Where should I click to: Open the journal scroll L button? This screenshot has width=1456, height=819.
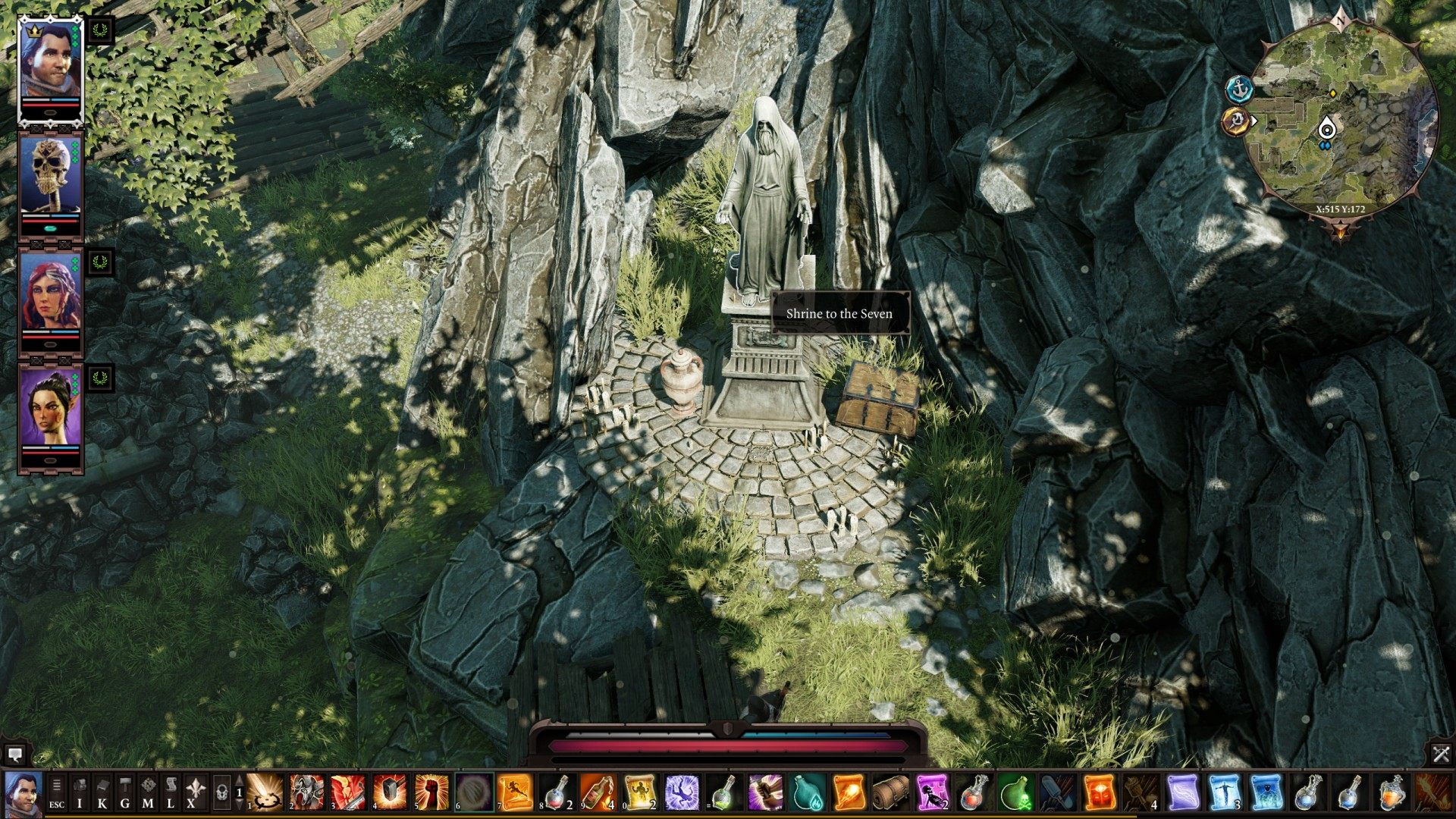[x=171, y=793]
